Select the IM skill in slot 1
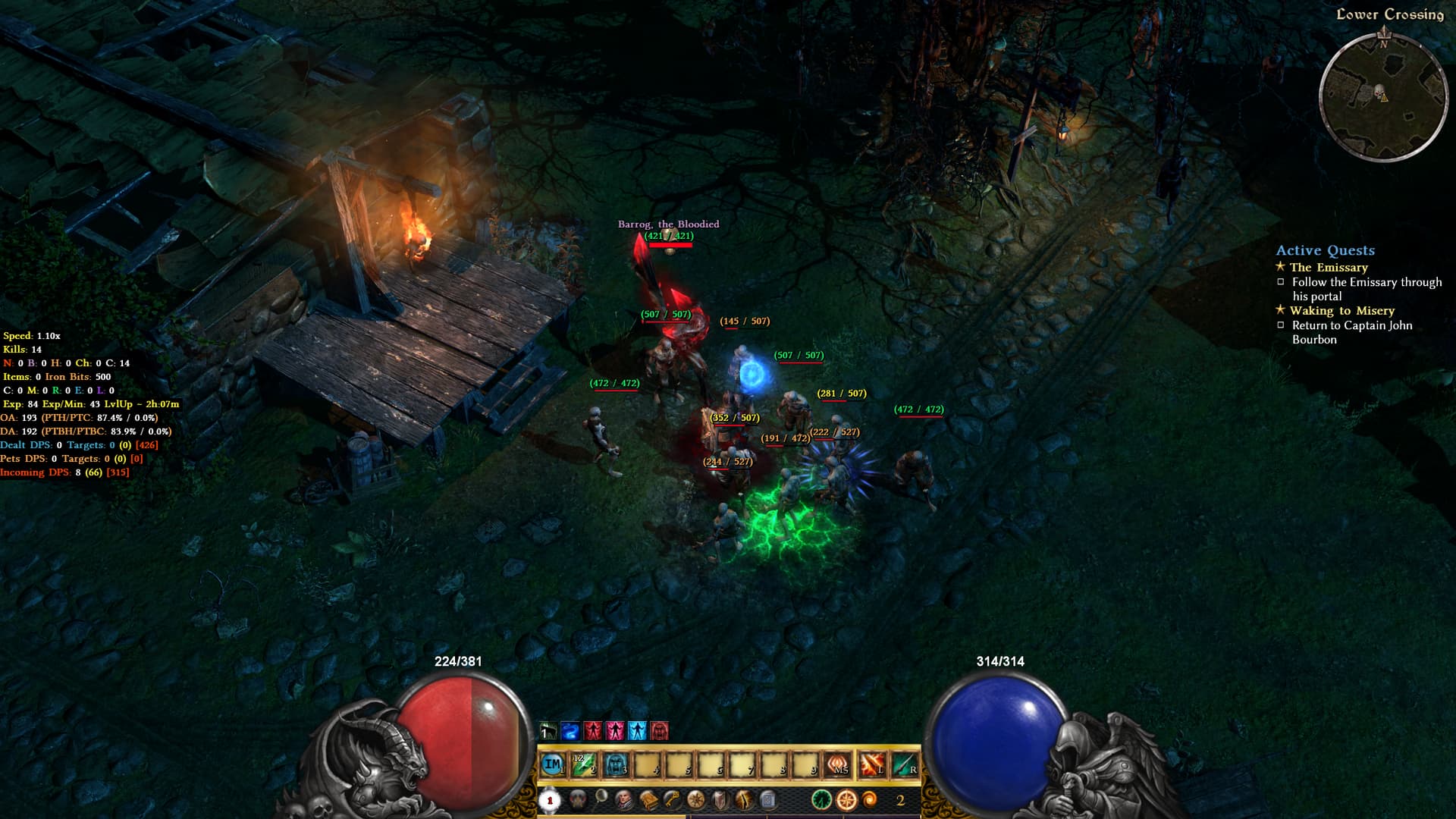This screenshot has width=1456, height=819. (x=554, y=765)
